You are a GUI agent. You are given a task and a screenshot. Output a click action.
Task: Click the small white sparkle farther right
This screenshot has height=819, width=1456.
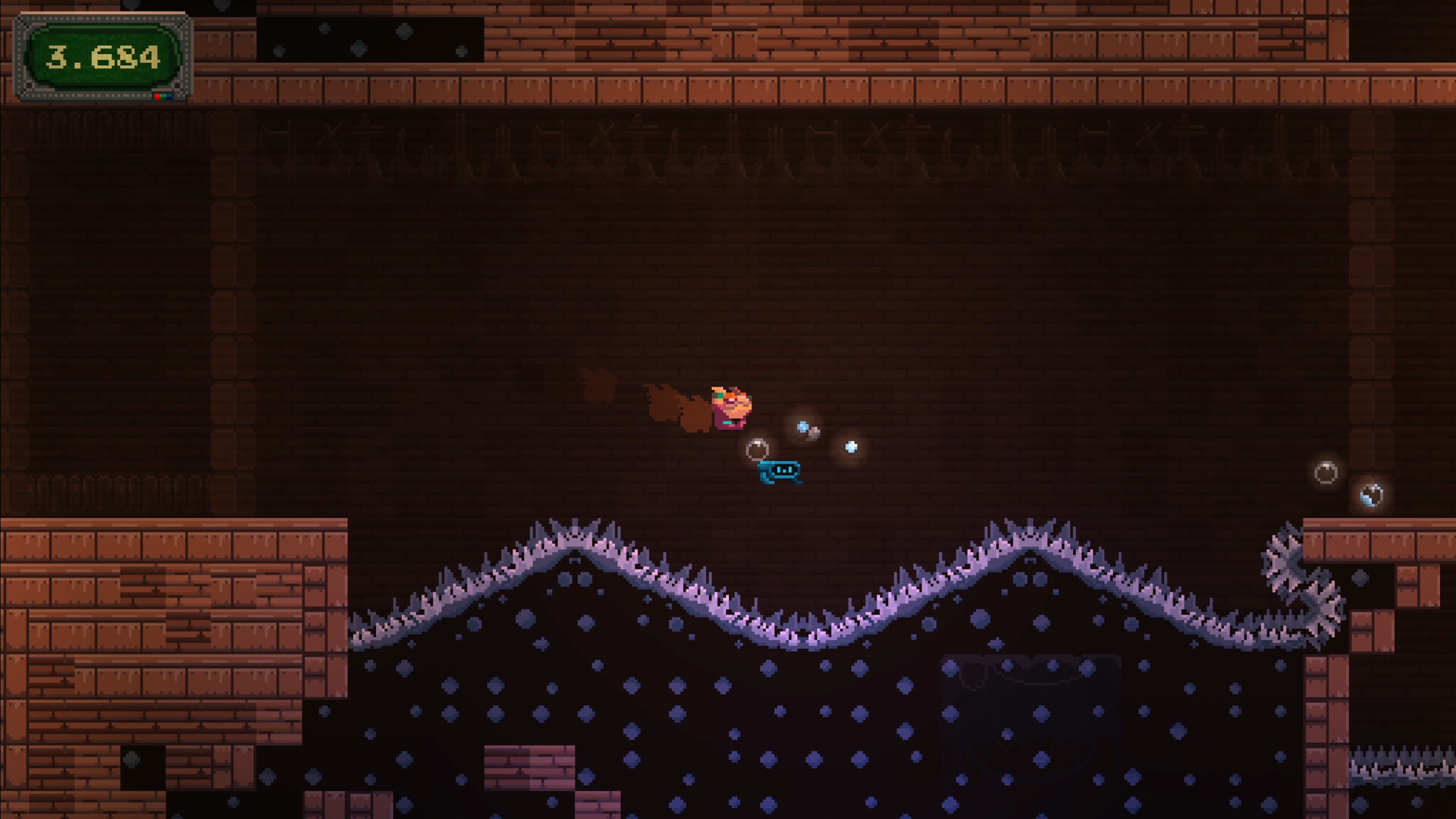pos(851,447)
